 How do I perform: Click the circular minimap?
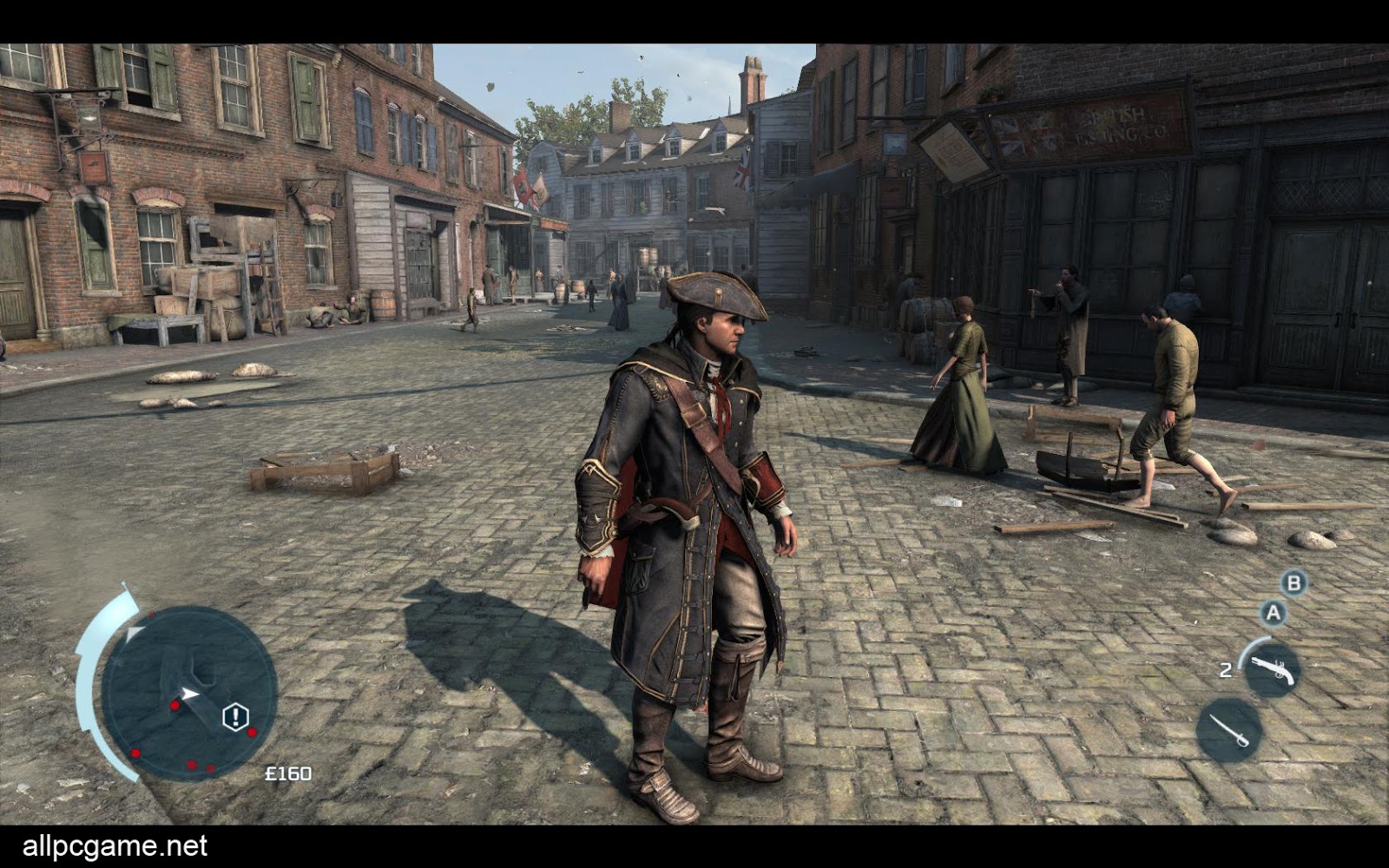click(x=188, y=692)
